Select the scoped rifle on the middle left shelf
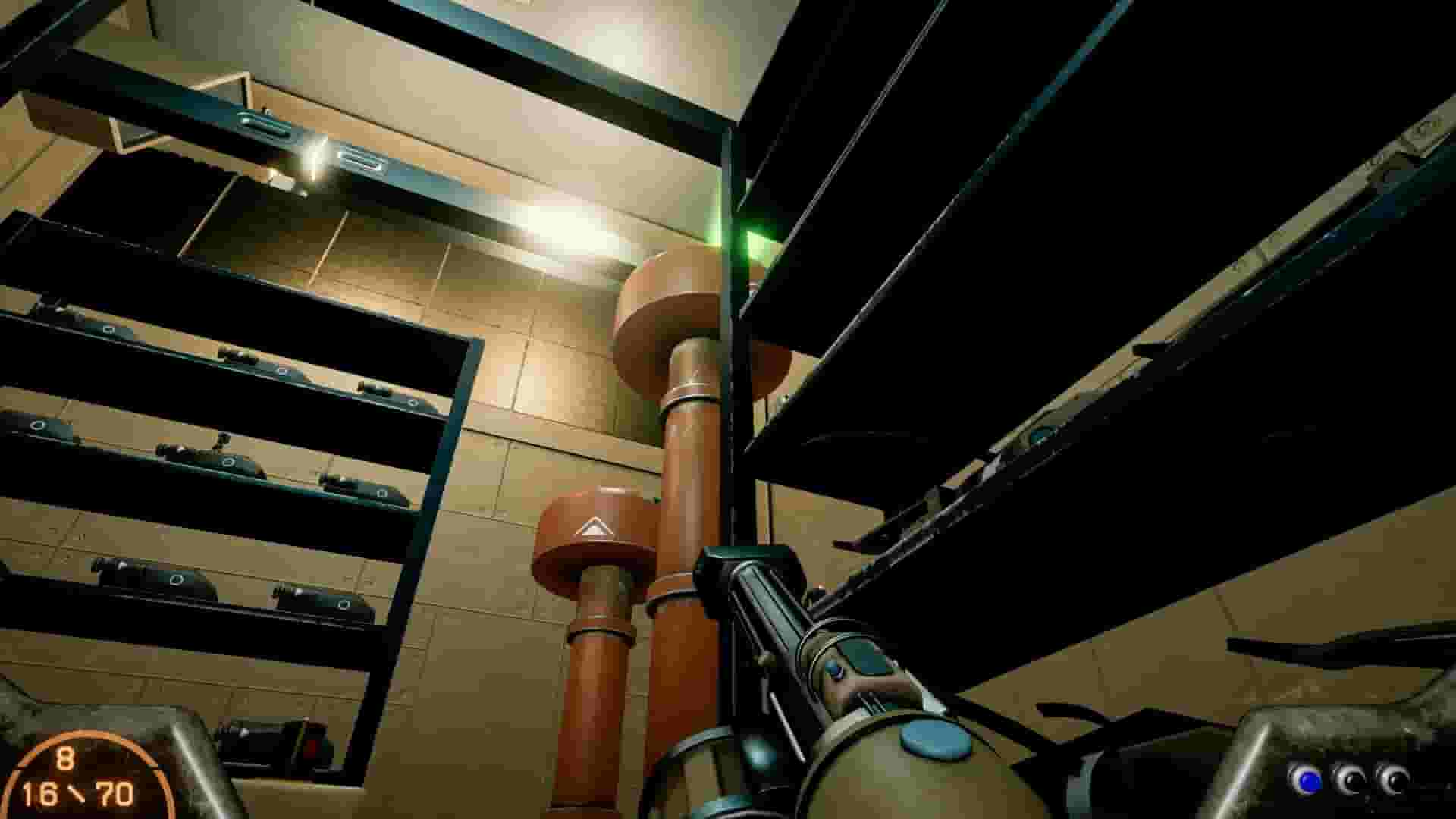This screenshot has height=819, width=1456. click(x=212, y=455)
